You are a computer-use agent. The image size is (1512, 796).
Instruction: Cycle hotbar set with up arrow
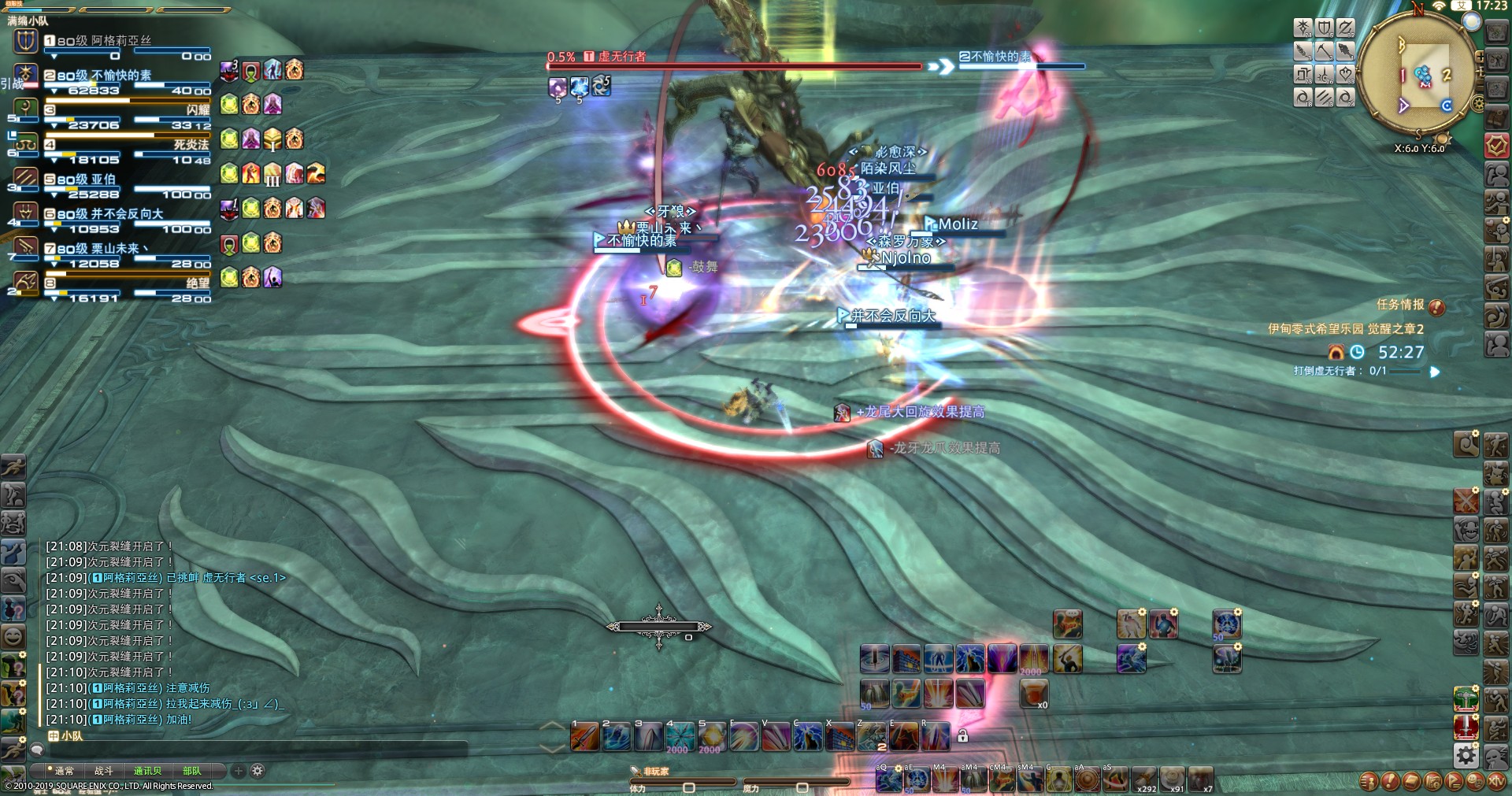point(551,726)
